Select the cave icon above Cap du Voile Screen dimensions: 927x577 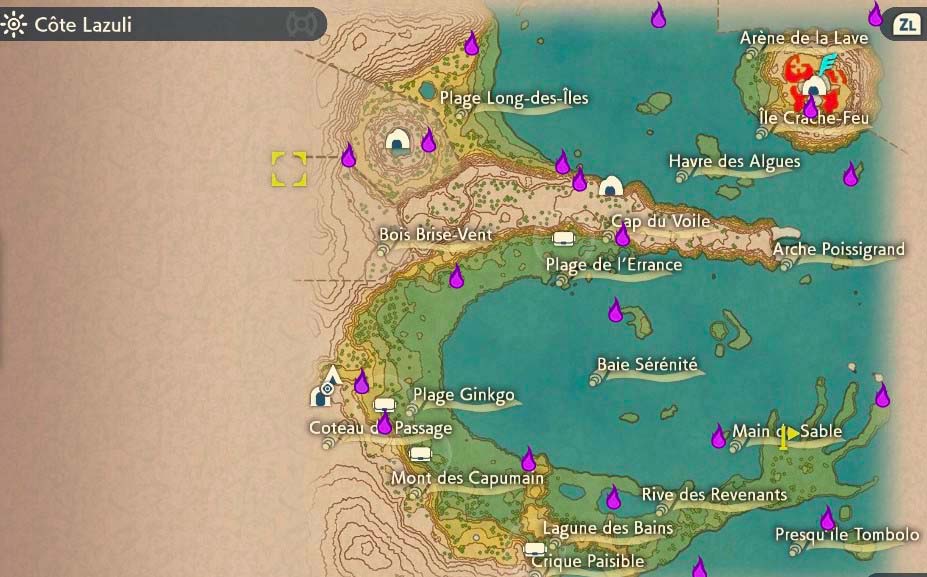(x=610, y=186)
